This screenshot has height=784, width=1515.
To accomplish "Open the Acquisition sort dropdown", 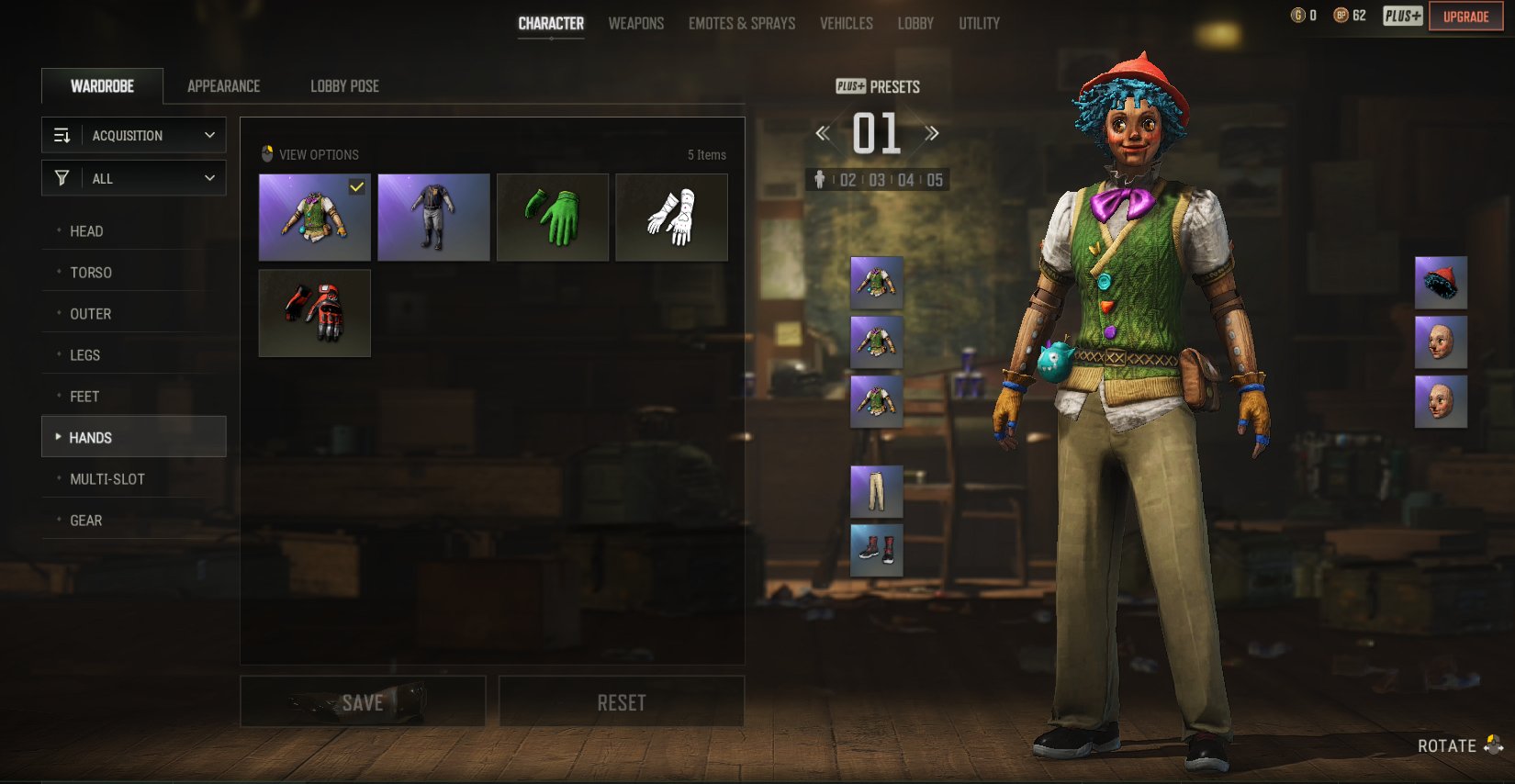I will click(x=134, y=135).
